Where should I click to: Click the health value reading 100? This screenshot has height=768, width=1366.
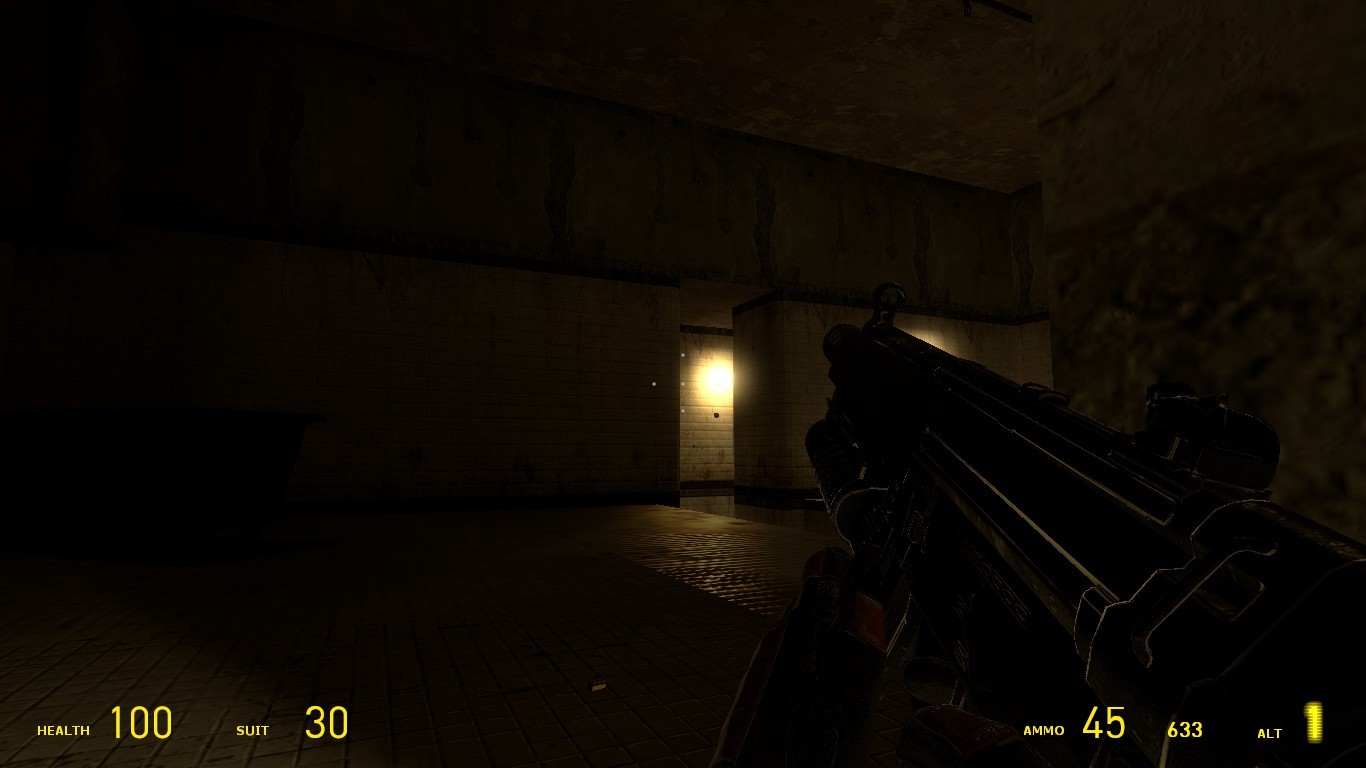point(140,723)
